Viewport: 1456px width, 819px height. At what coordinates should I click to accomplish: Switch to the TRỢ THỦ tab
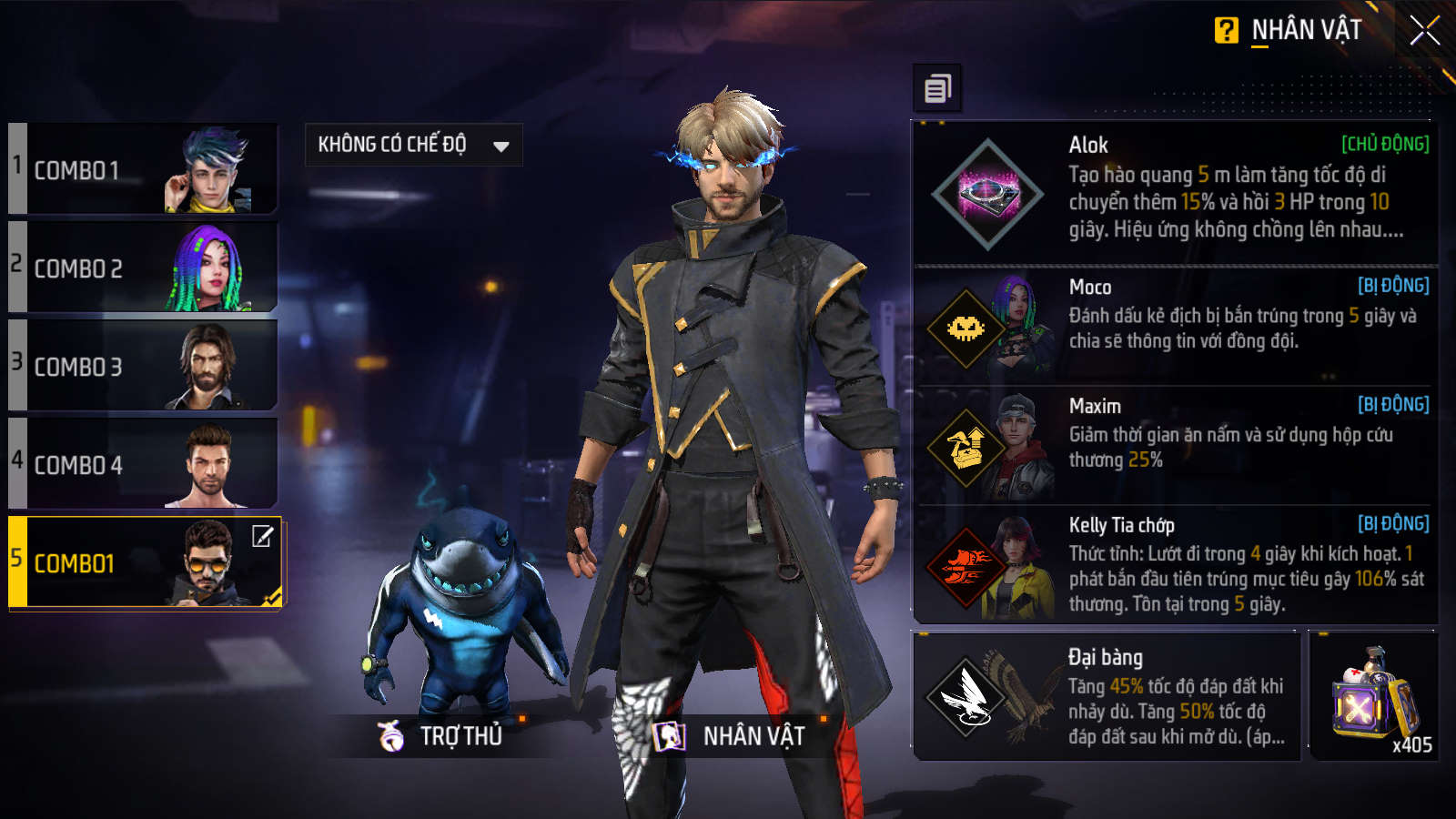[441, 735]
